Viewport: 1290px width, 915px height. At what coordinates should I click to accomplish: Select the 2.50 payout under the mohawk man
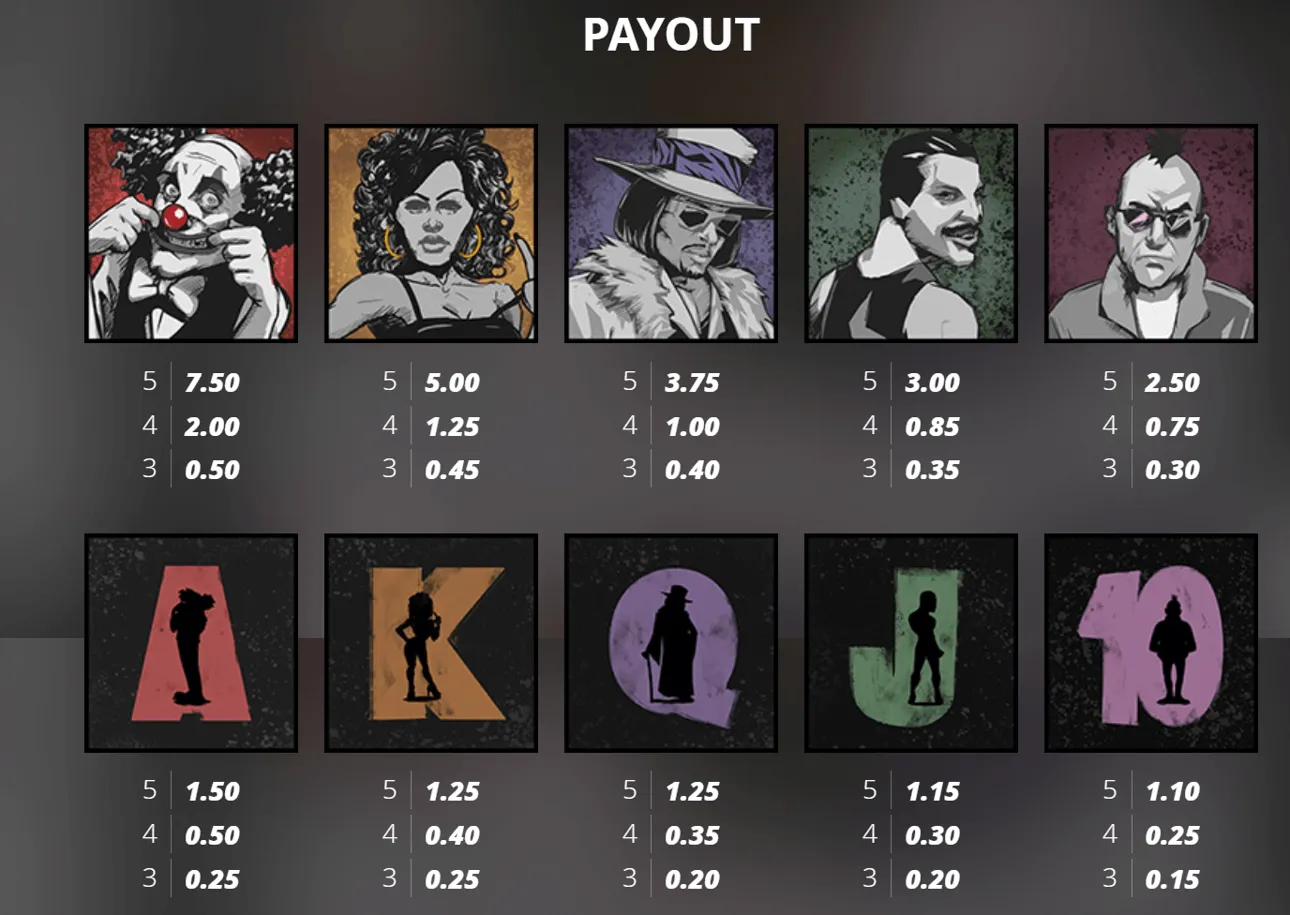pyautogui.click(x=1172, y=382)
